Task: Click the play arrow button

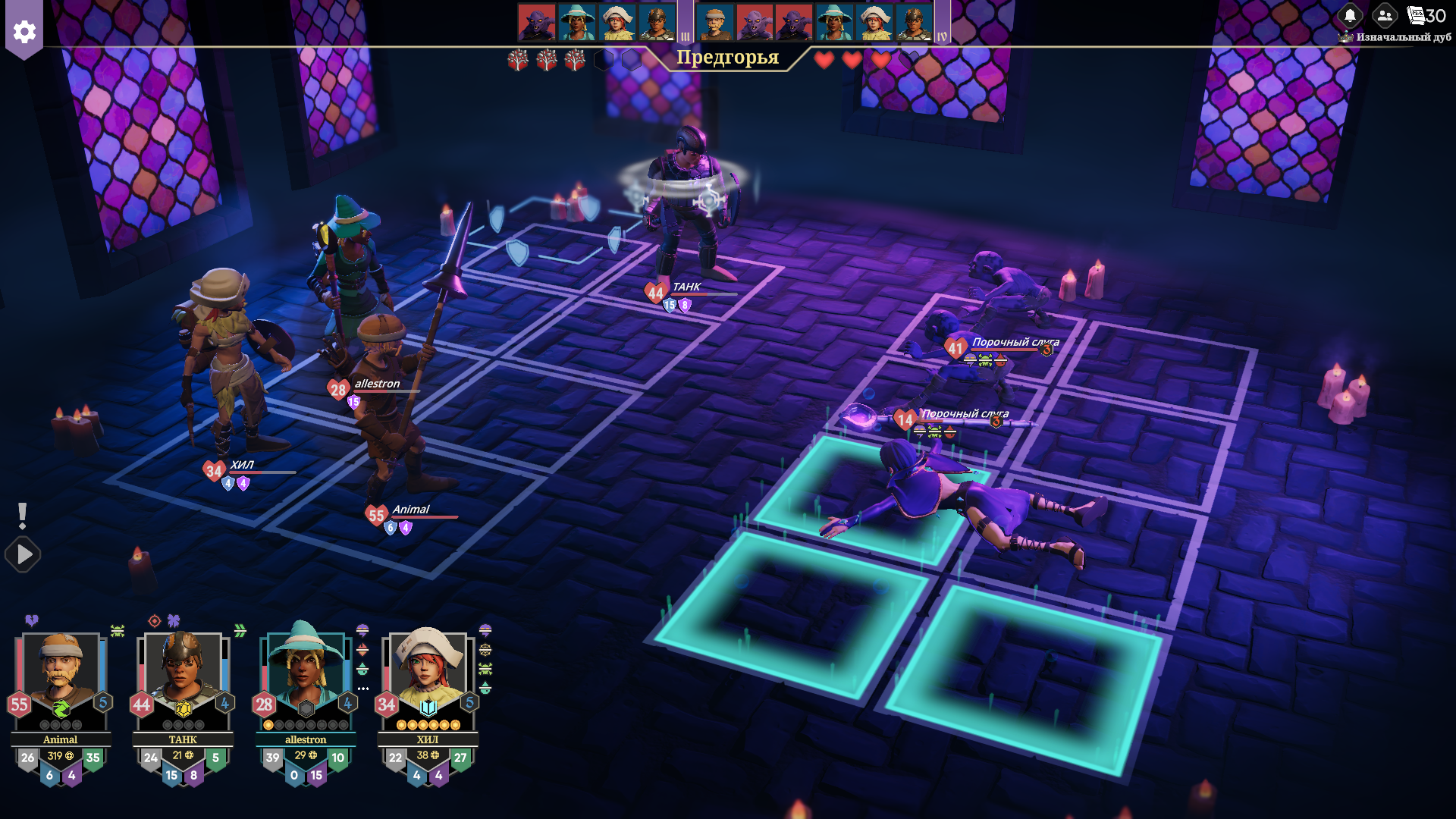Action: pyautogui.click(x=24, y=554)
